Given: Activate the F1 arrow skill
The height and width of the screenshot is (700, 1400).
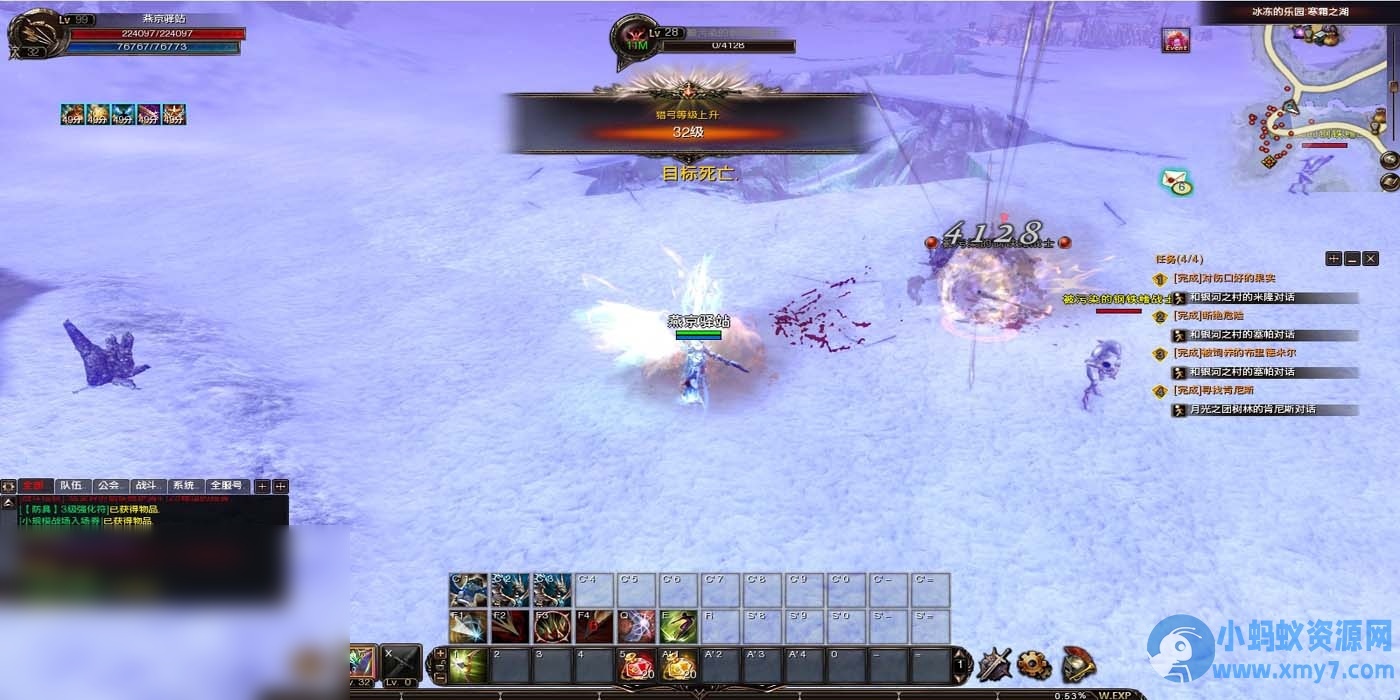Looking at the screenshot, I should click(x=468, y=627).
